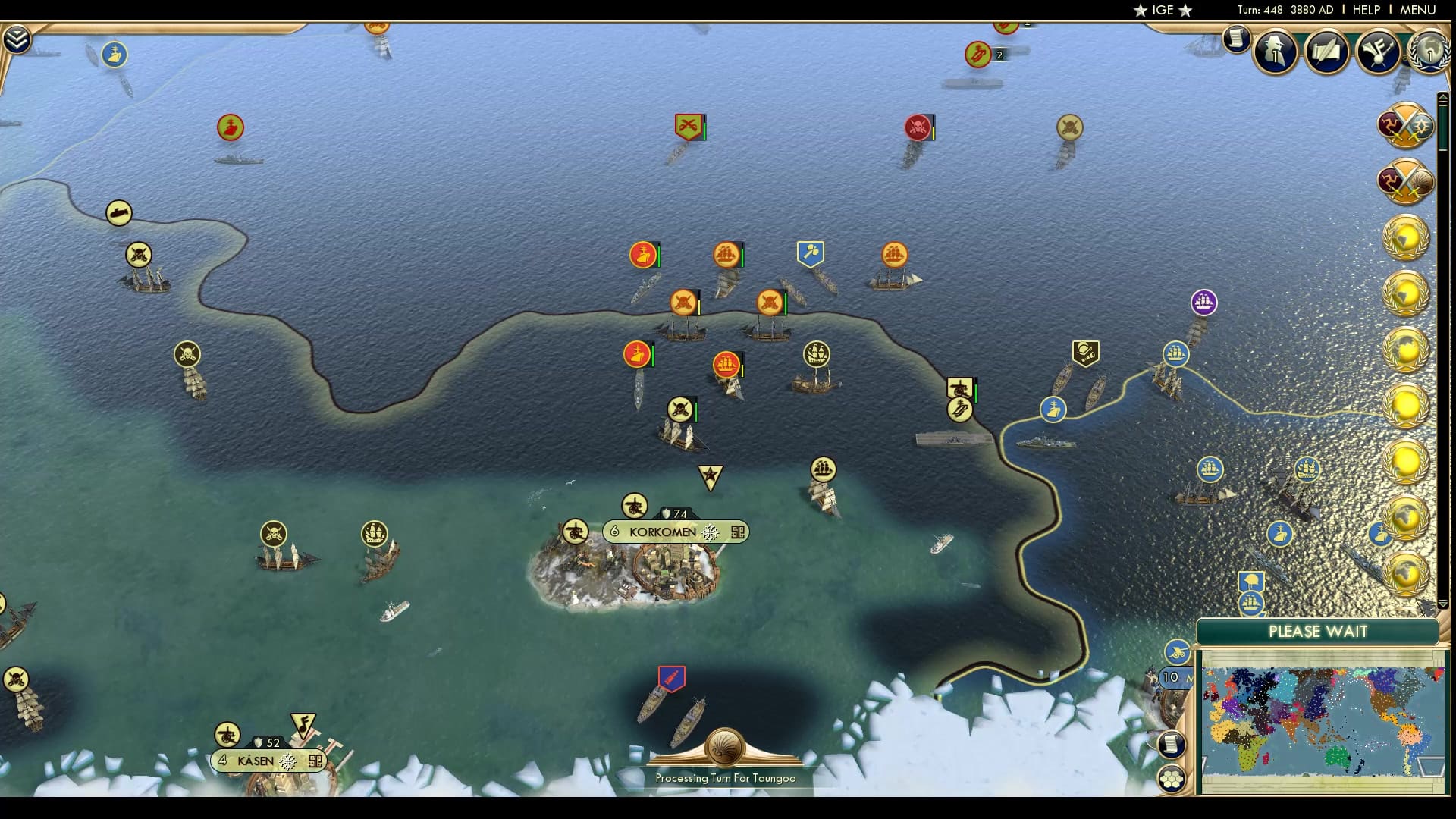
Task: Click the up arrow on the notification scrollbar
Action: pyautogui.click(x=1442, y=96)
